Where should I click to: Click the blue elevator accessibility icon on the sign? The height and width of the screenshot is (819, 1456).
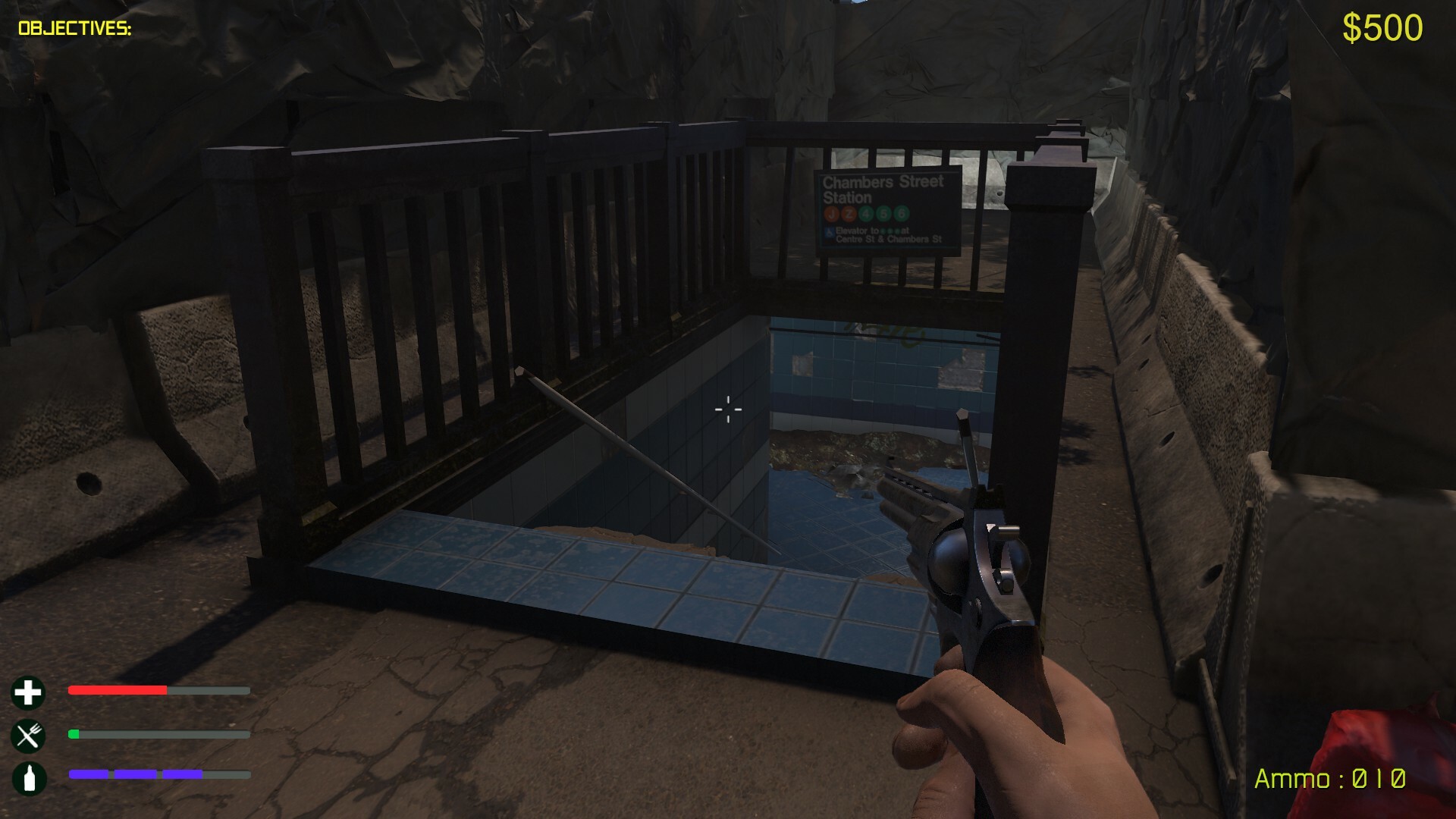pyautogui.click(x=829, y=233)
